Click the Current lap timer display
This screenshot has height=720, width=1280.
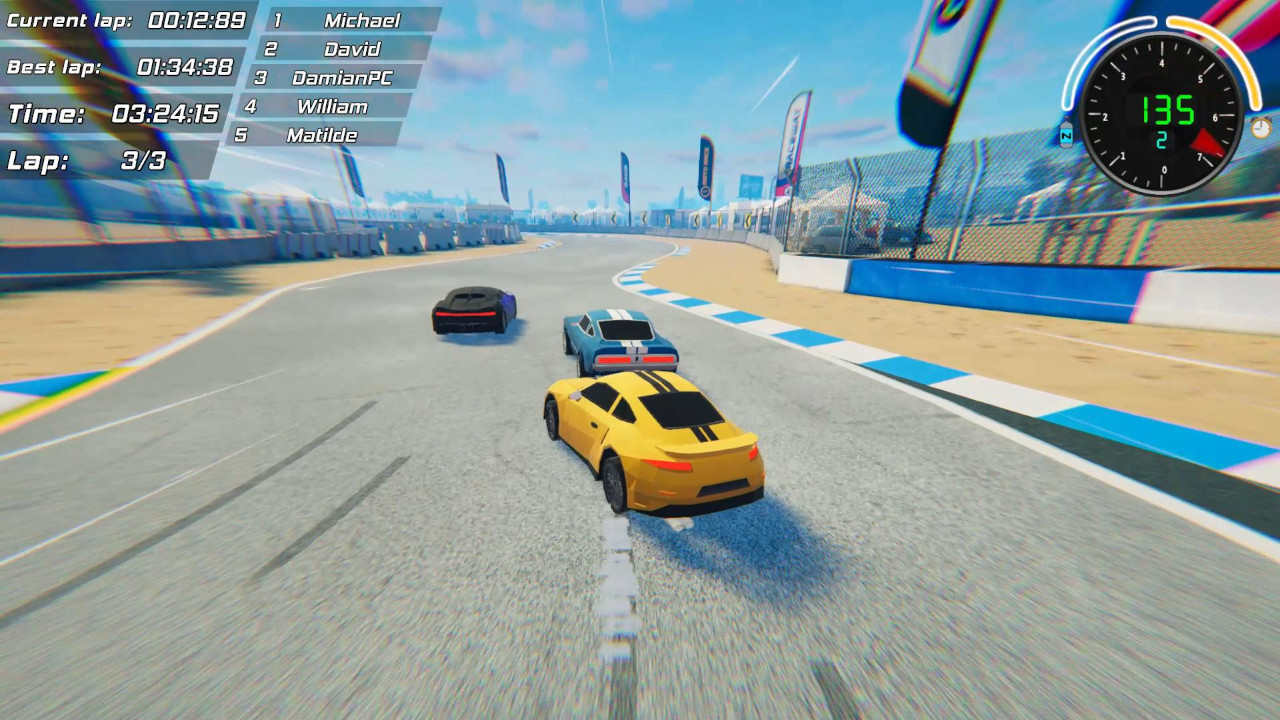[x=120, y=19]
